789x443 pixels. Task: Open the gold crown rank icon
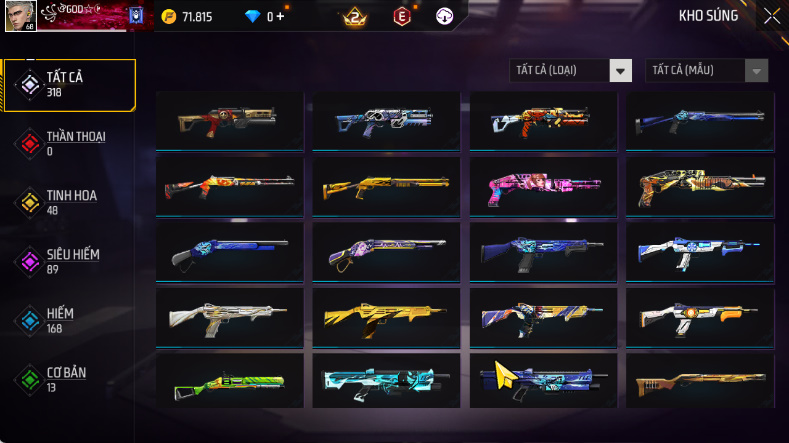coord(354,17)
